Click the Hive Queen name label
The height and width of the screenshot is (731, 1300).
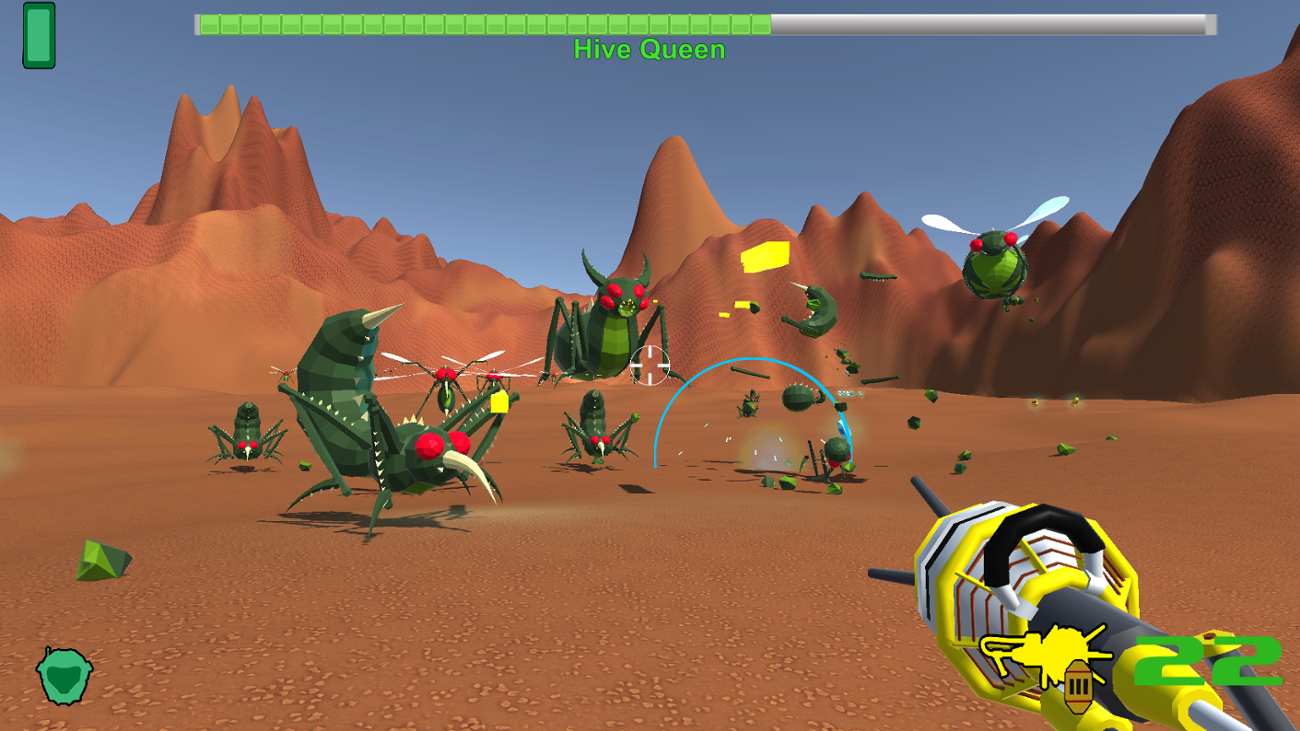click(x=649, y=50)
